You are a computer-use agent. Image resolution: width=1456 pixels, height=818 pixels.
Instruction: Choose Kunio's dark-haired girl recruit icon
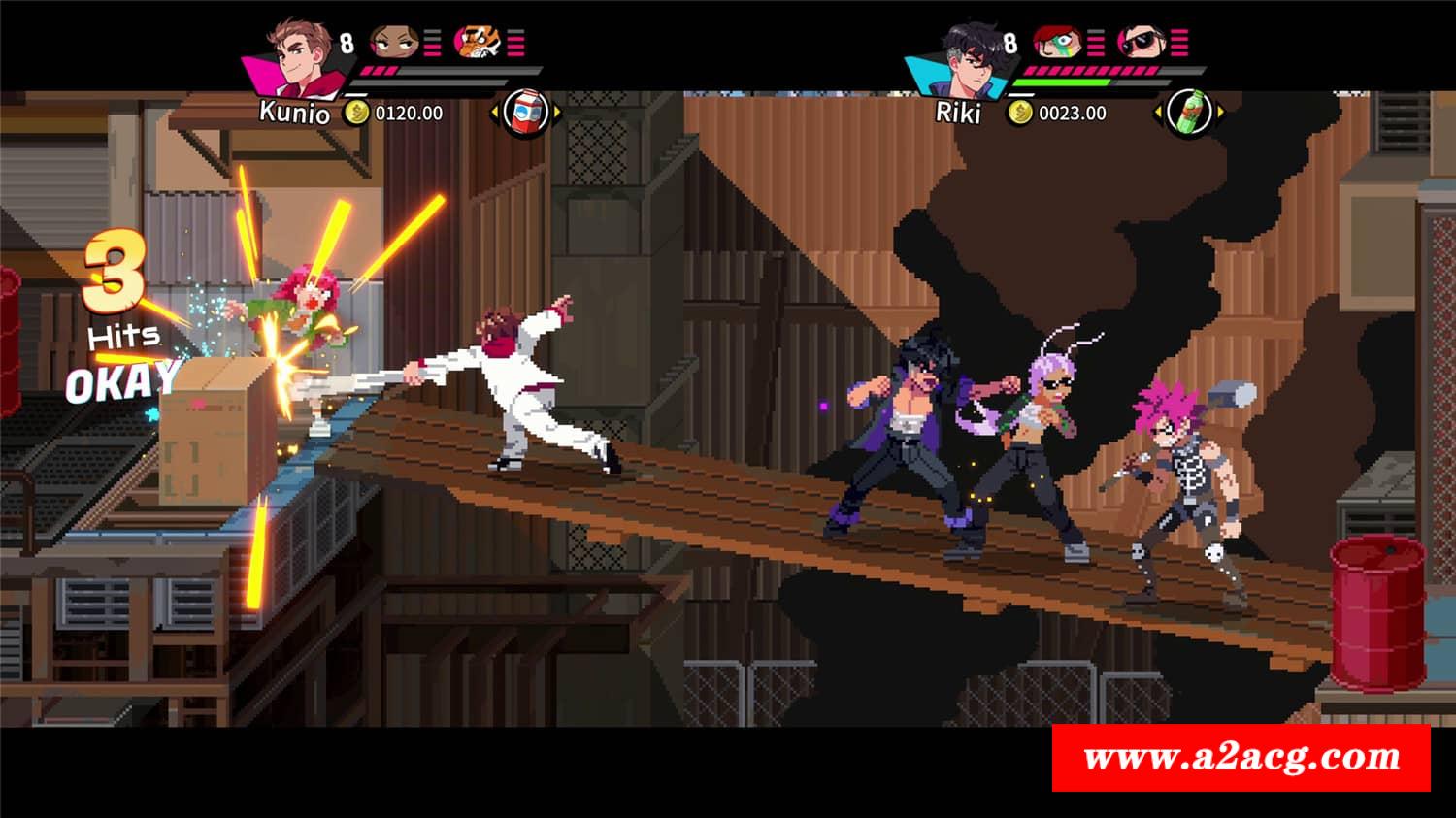(392, 42)
